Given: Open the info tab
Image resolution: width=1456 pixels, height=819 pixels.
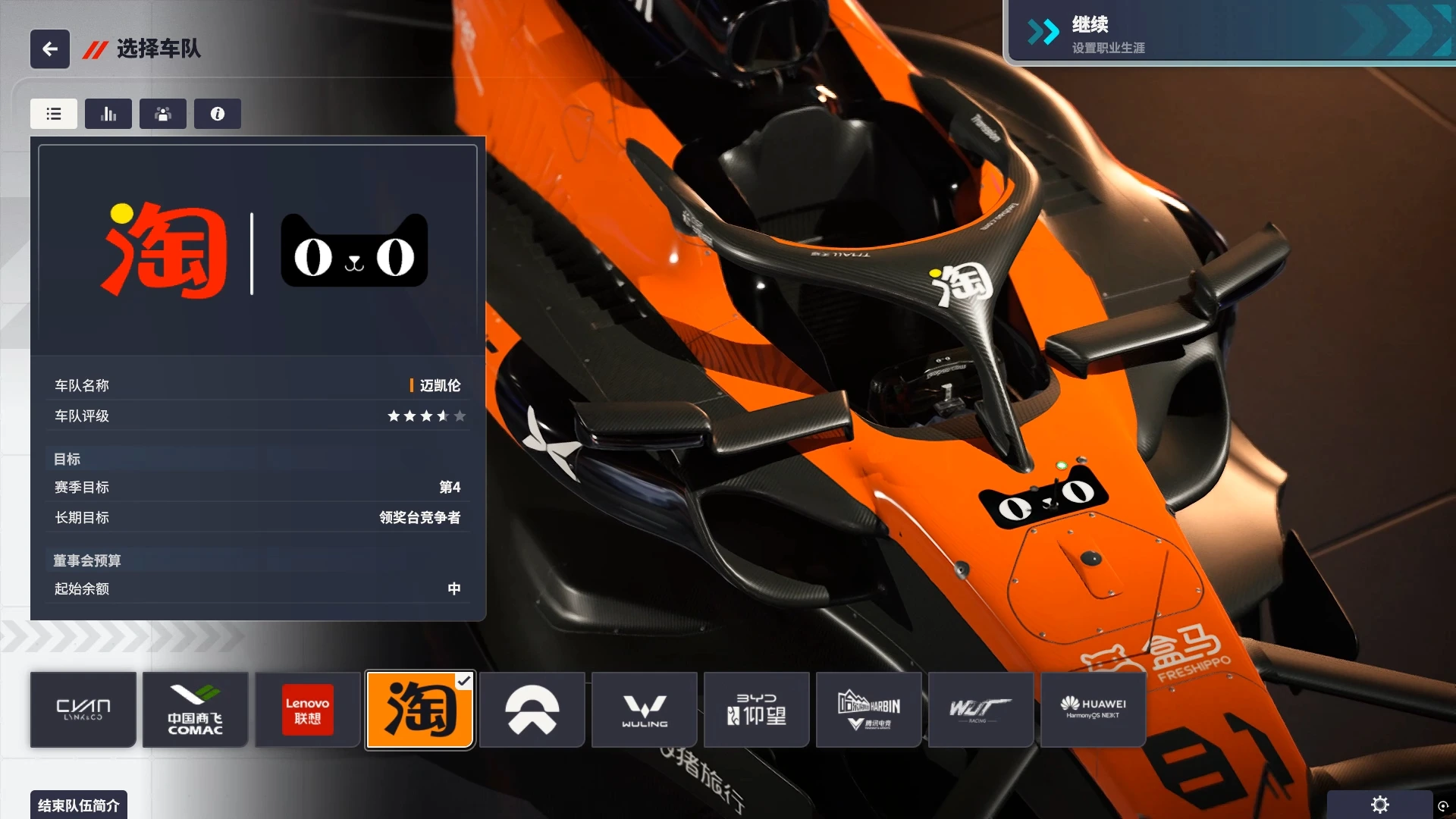Looking at the screenshot, I should (x=218, y=114).
